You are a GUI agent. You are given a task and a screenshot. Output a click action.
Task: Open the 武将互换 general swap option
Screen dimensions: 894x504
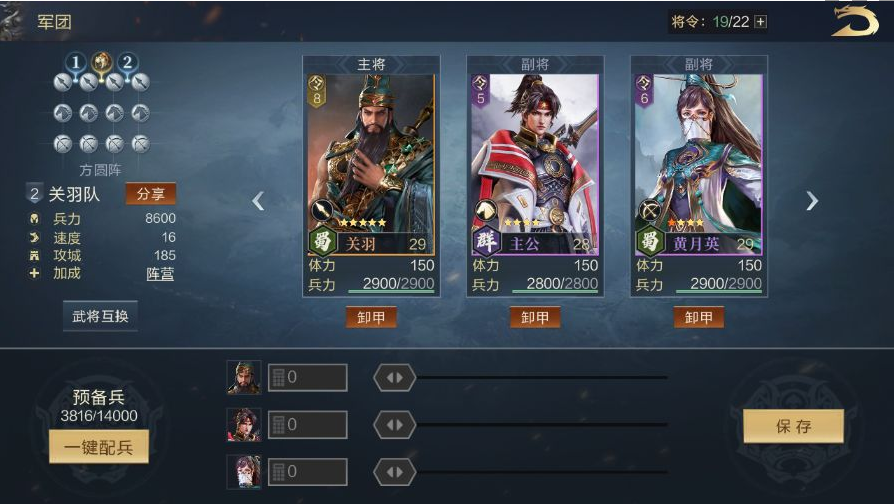(100, 316)
